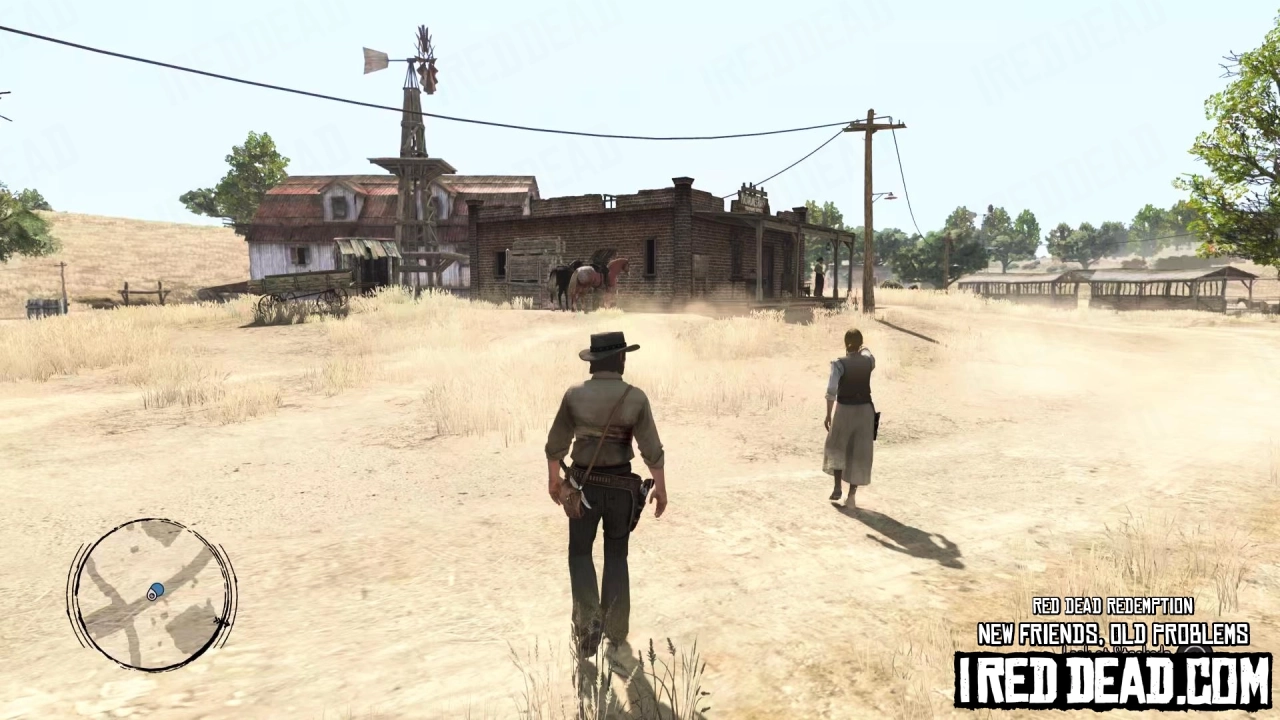
Task: Click the RED DEAD REDEMPTION title text
Action: [x=1112, y=607]
